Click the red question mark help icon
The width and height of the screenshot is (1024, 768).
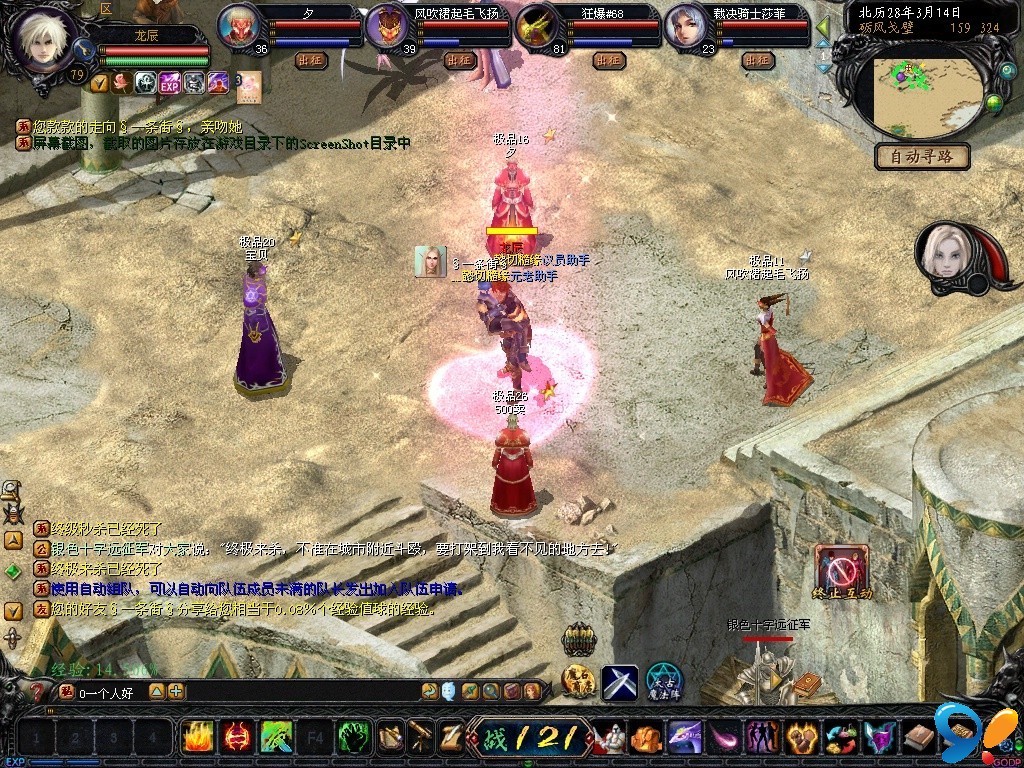coord(38,691)
